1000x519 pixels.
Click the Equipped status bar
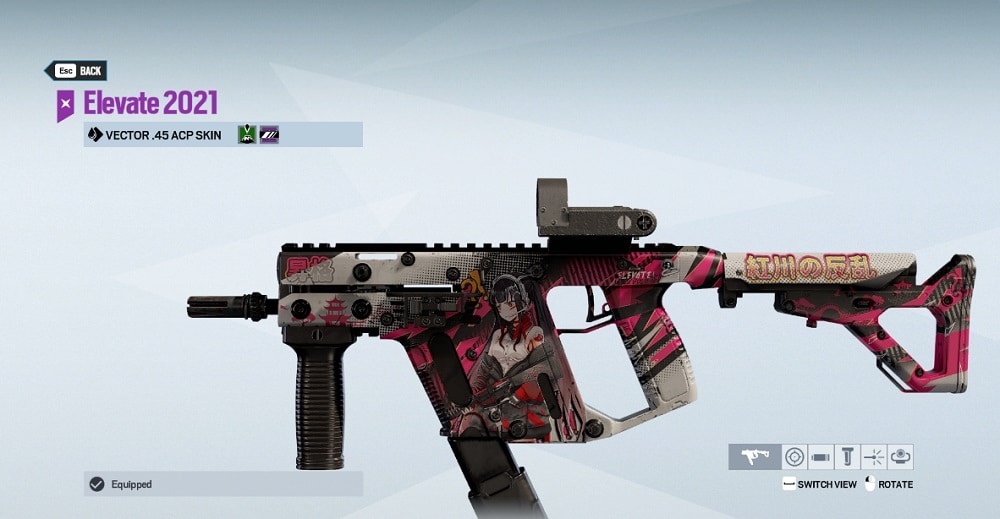(223, 484)
